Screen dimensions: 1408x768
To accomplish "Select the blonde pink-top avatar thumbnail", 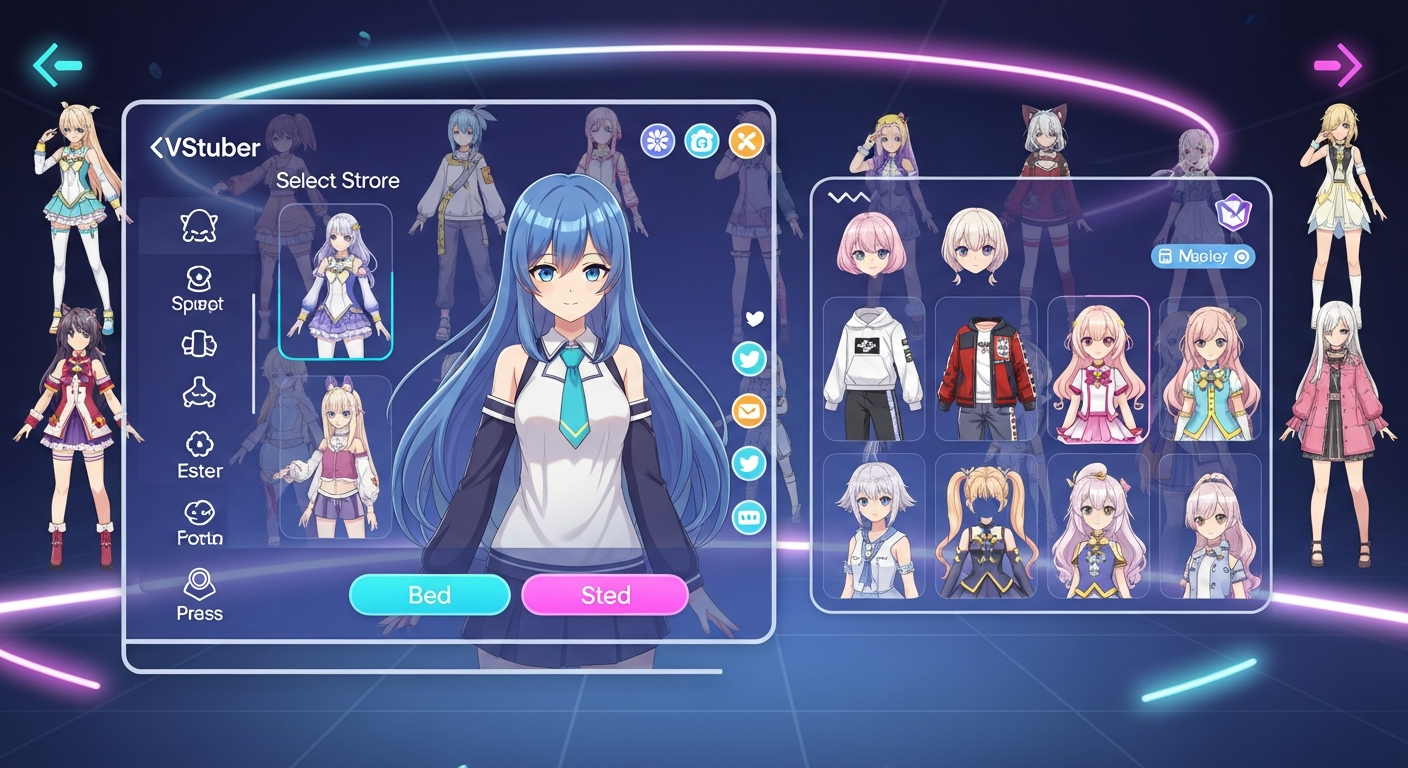I will pyautogui.click(x=335, y=457).
